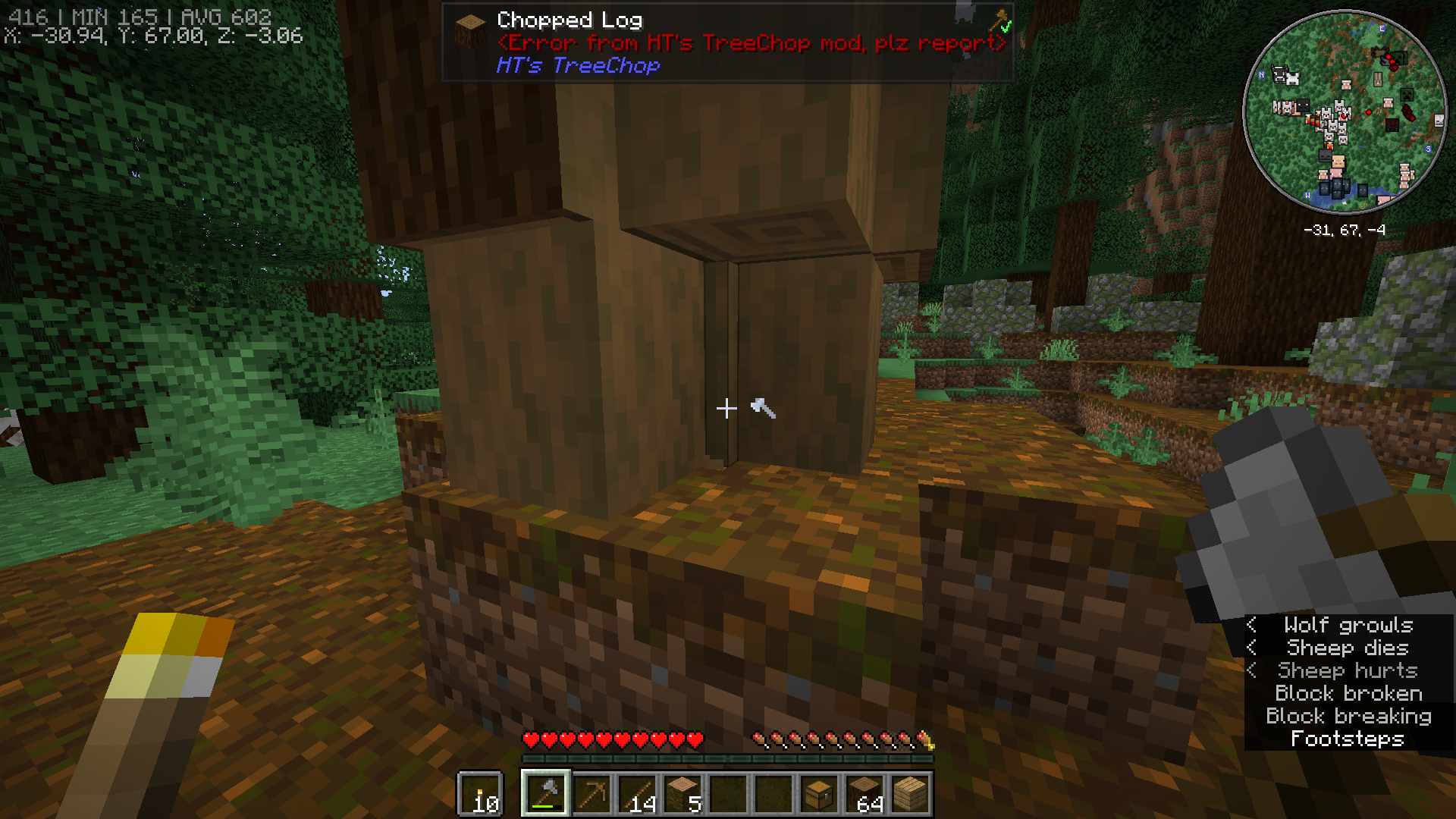Click the coordinates readout below the minimap

[x=1345, y=229]
